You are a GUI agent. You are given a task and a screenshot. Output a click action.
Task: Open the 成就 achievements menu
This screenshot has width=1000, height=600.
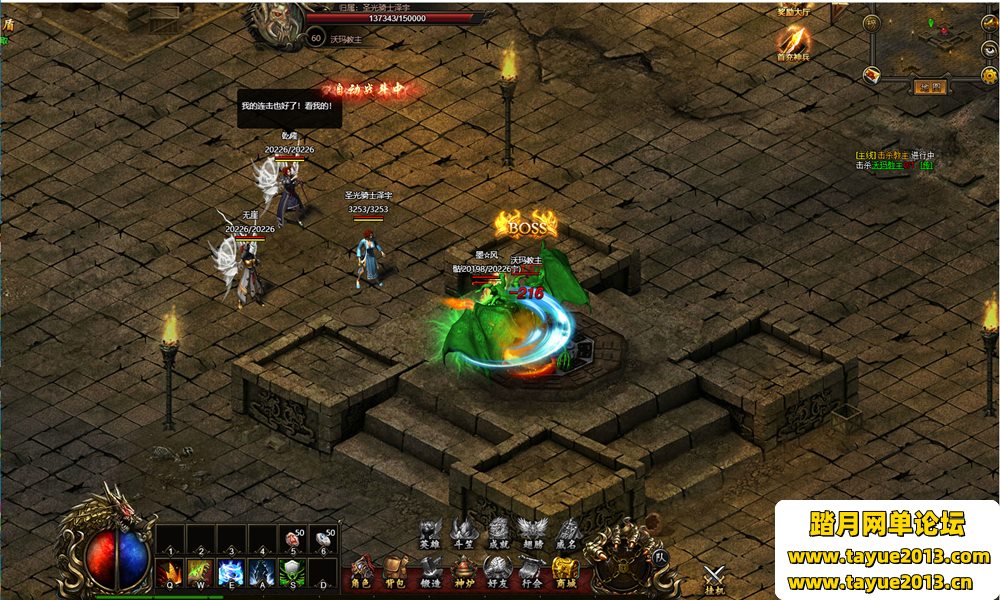click(498, 533)
